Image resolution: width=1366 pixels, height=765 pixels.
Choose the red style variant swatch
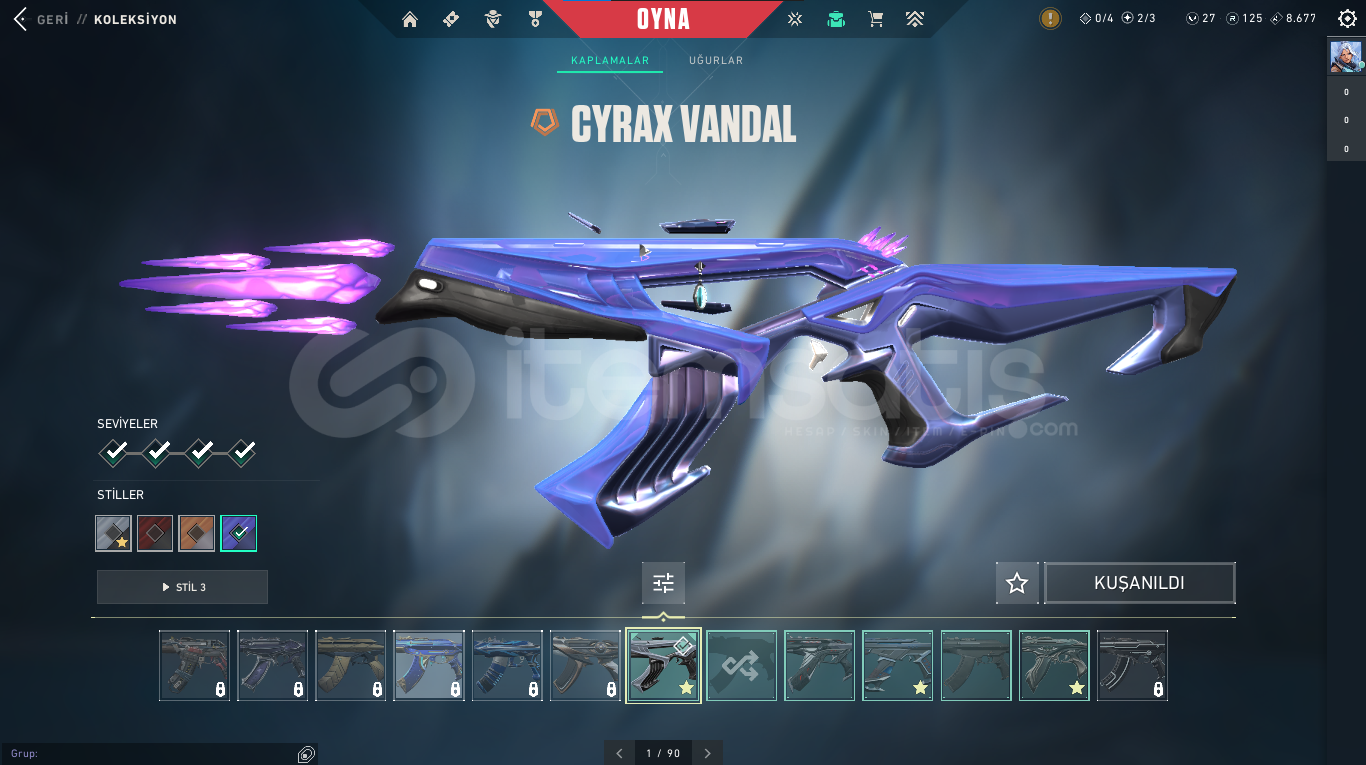155,533
